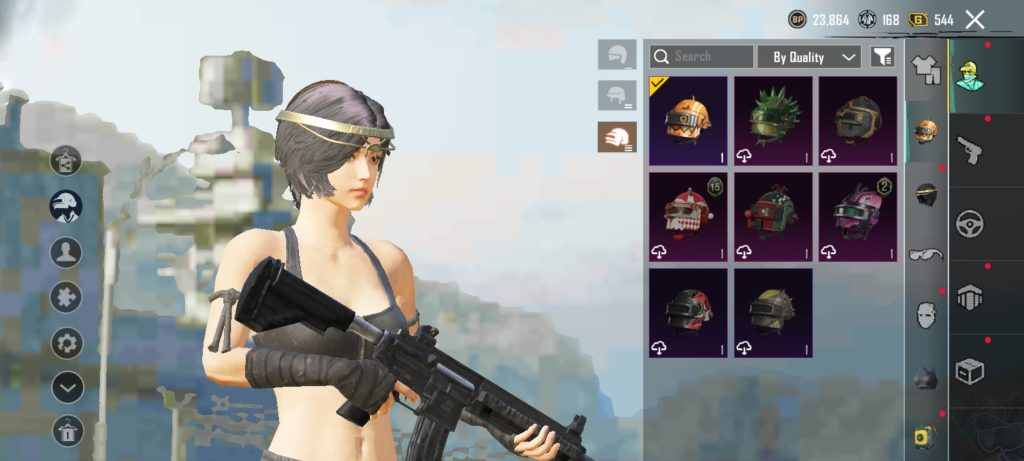Image resolution: width=1024 pixels, height=461 pixels.
Task: Type in the Search box
Action: point(710,57)
